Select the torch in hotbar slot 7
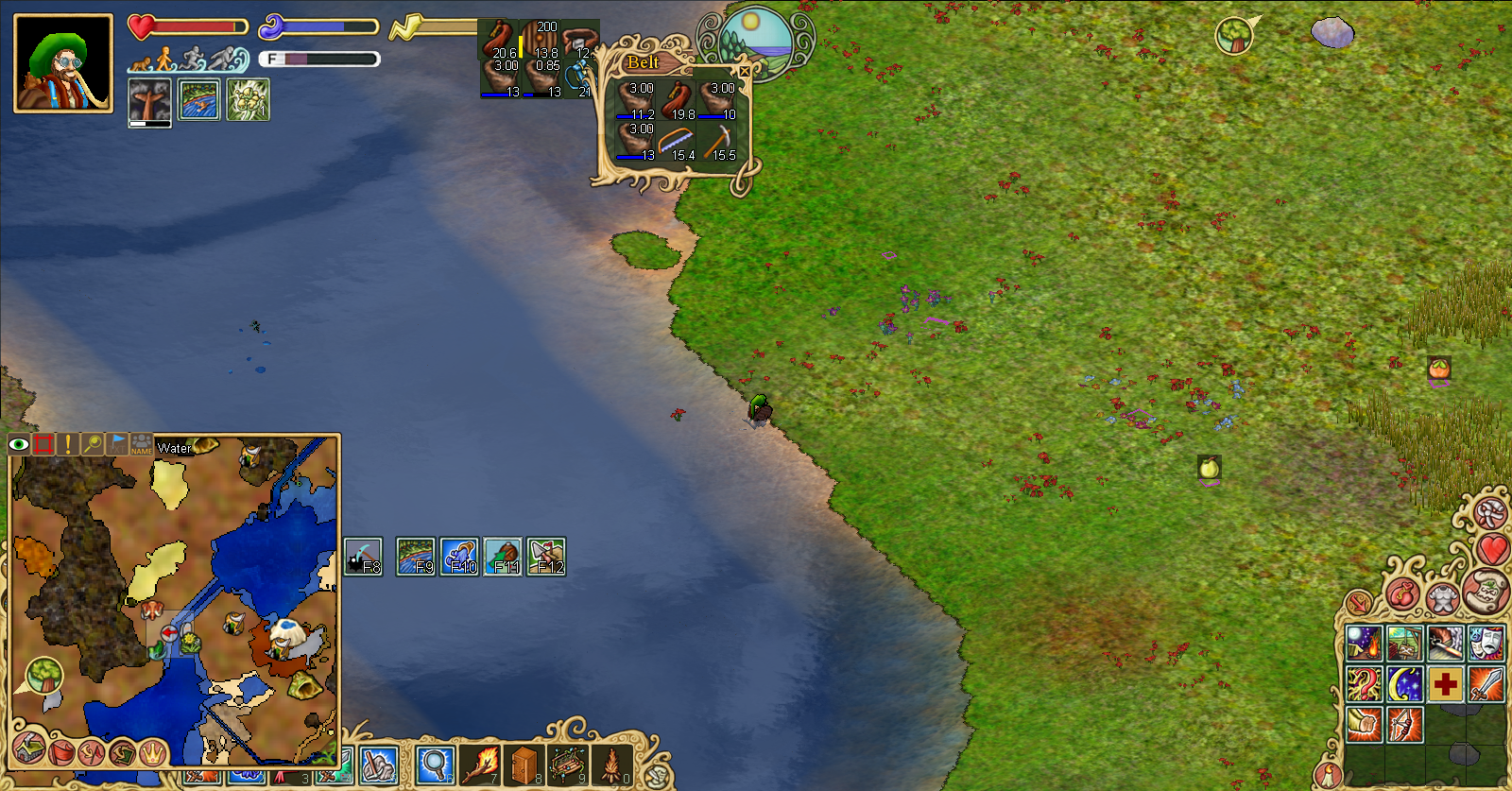The height and width of the screenshot is (791, 1512). [479, 765]
